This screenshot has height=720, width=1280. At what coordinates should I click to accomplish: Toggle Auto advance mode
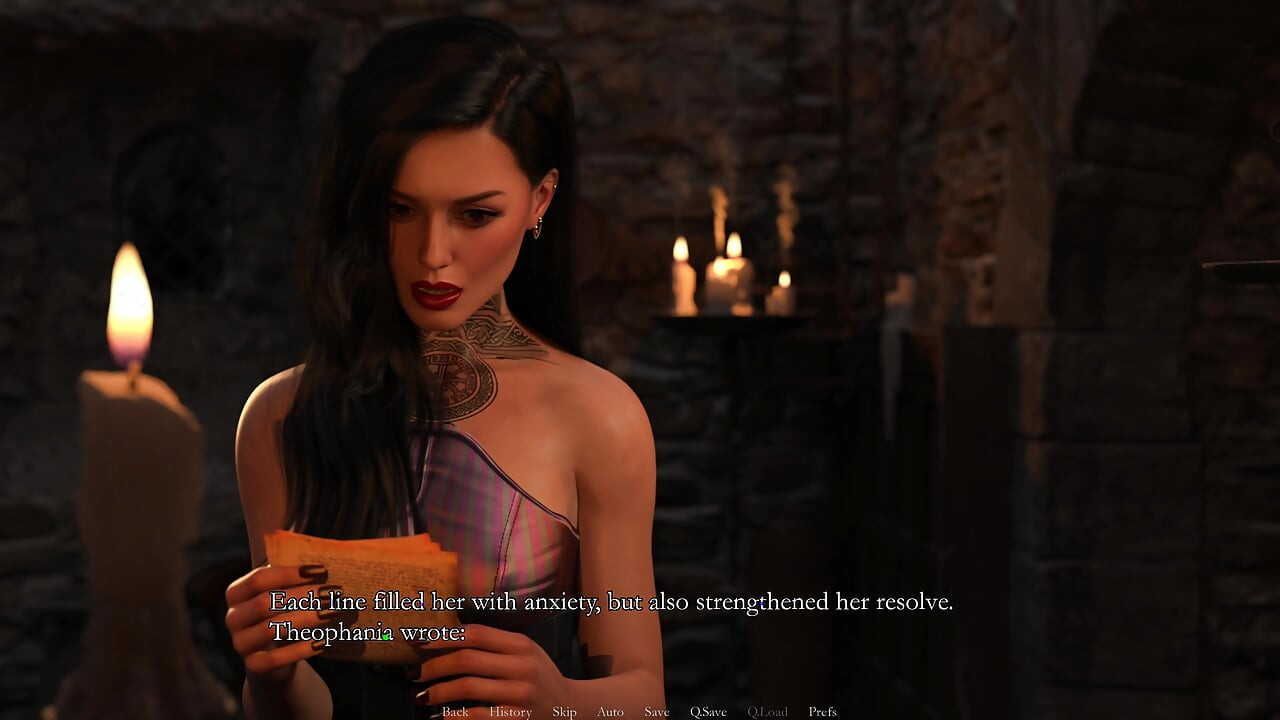(x=610, y=712)
